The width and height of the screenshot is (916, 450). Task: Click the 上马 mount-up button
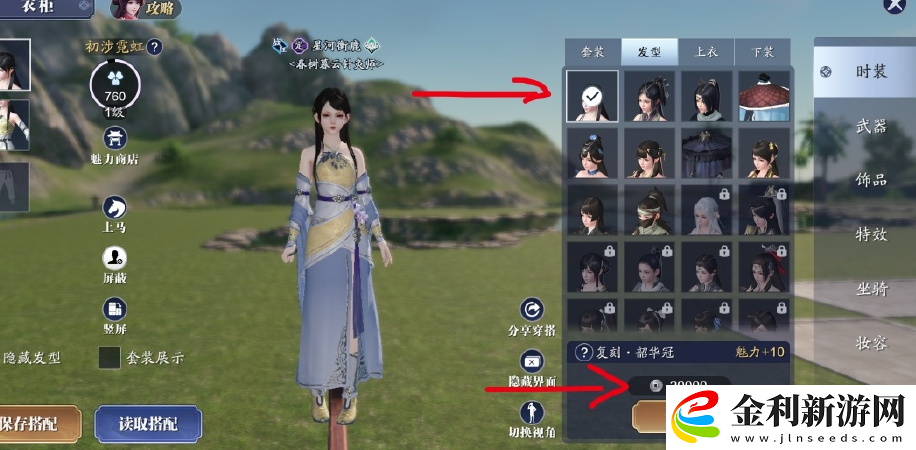pyautogui.click(x=116, y=213)
